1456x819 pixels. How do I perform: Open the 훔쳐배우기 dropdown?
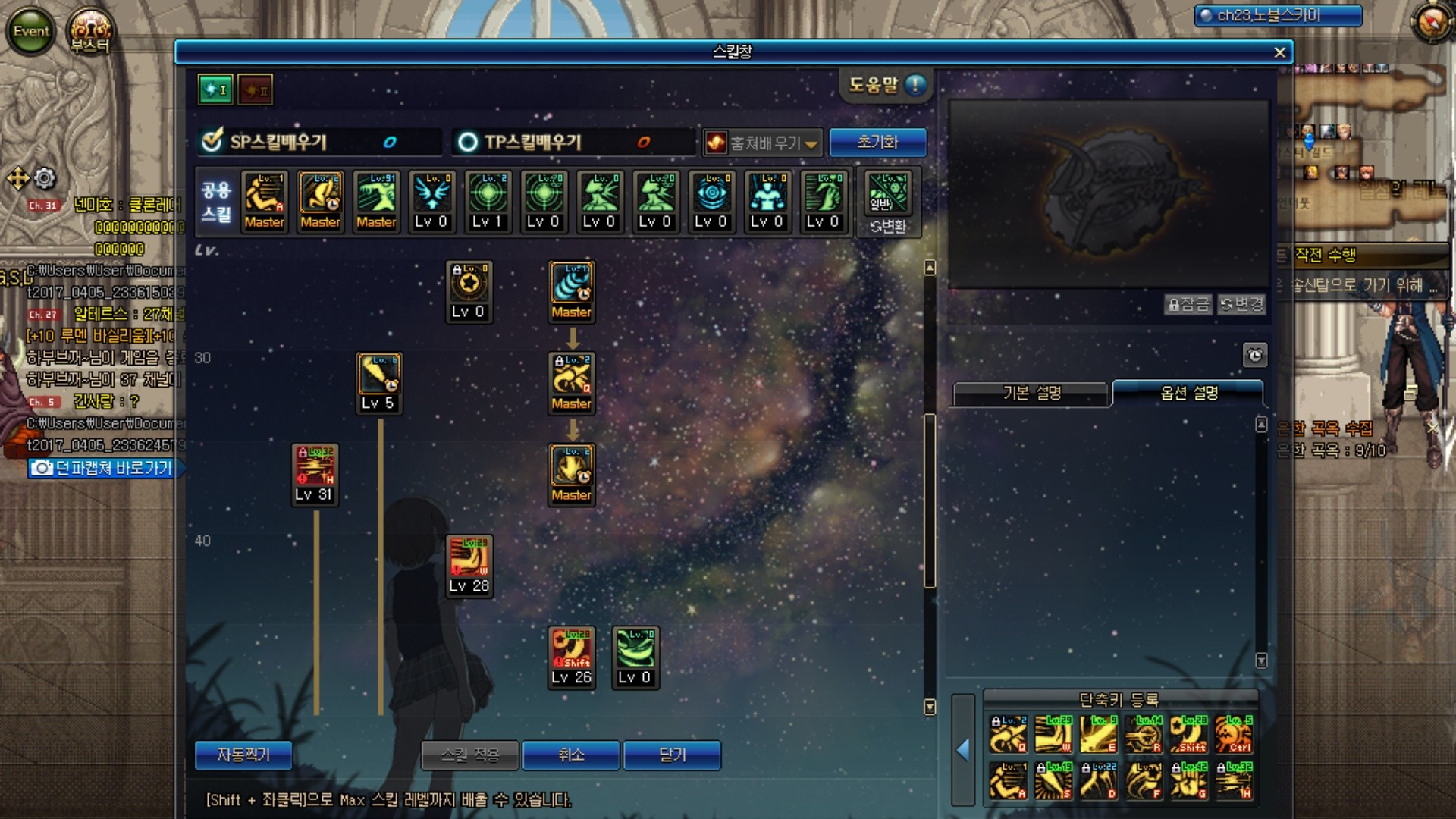pyautogui.click(x=763, y=143)
